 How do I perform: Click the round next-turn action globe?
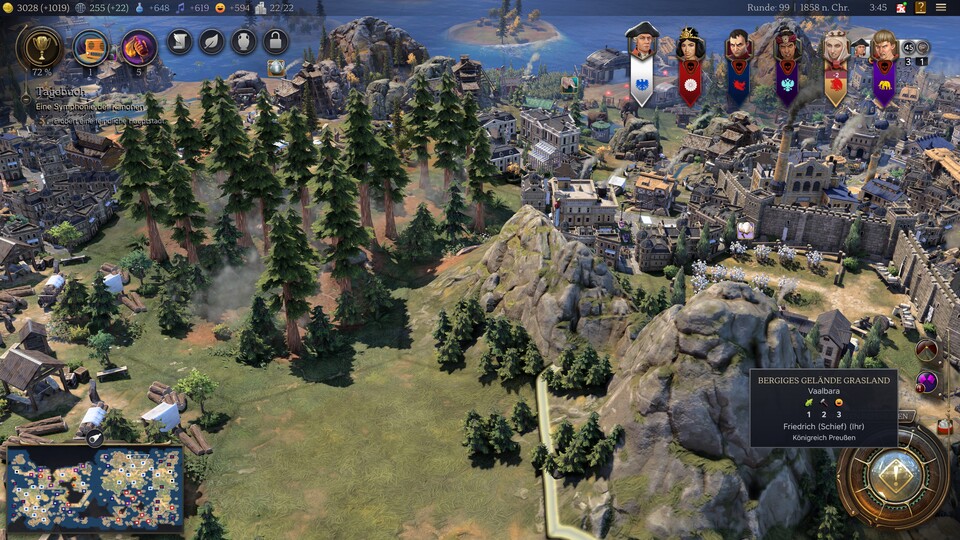(x=893, y=475)
